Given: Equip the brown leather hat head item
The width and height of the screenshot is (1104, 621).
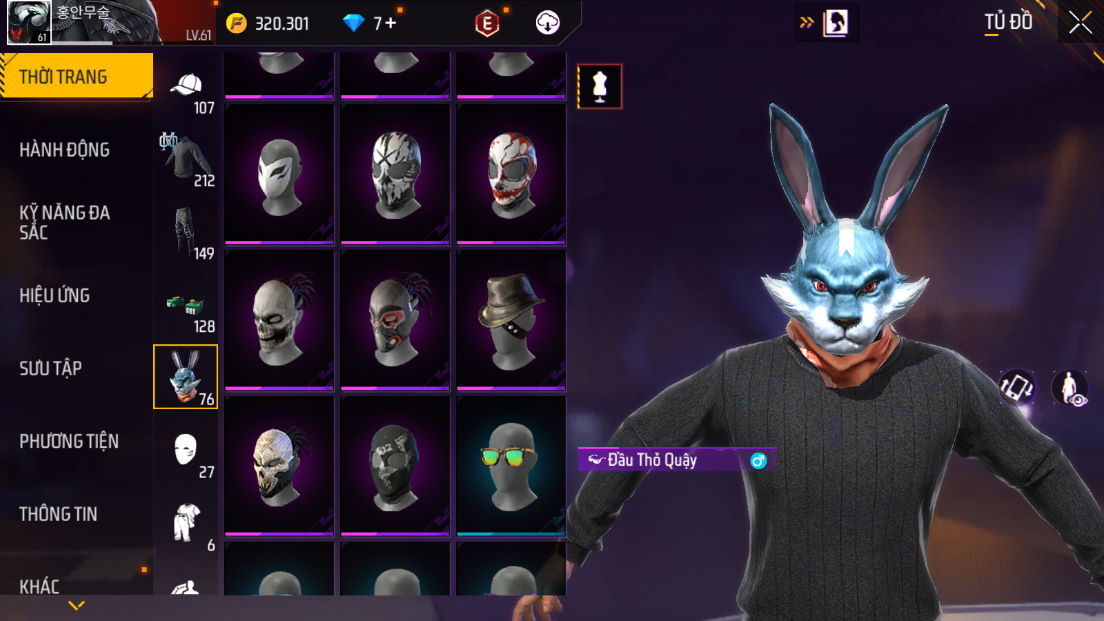Looking at the screenshot, I should 511,317.
